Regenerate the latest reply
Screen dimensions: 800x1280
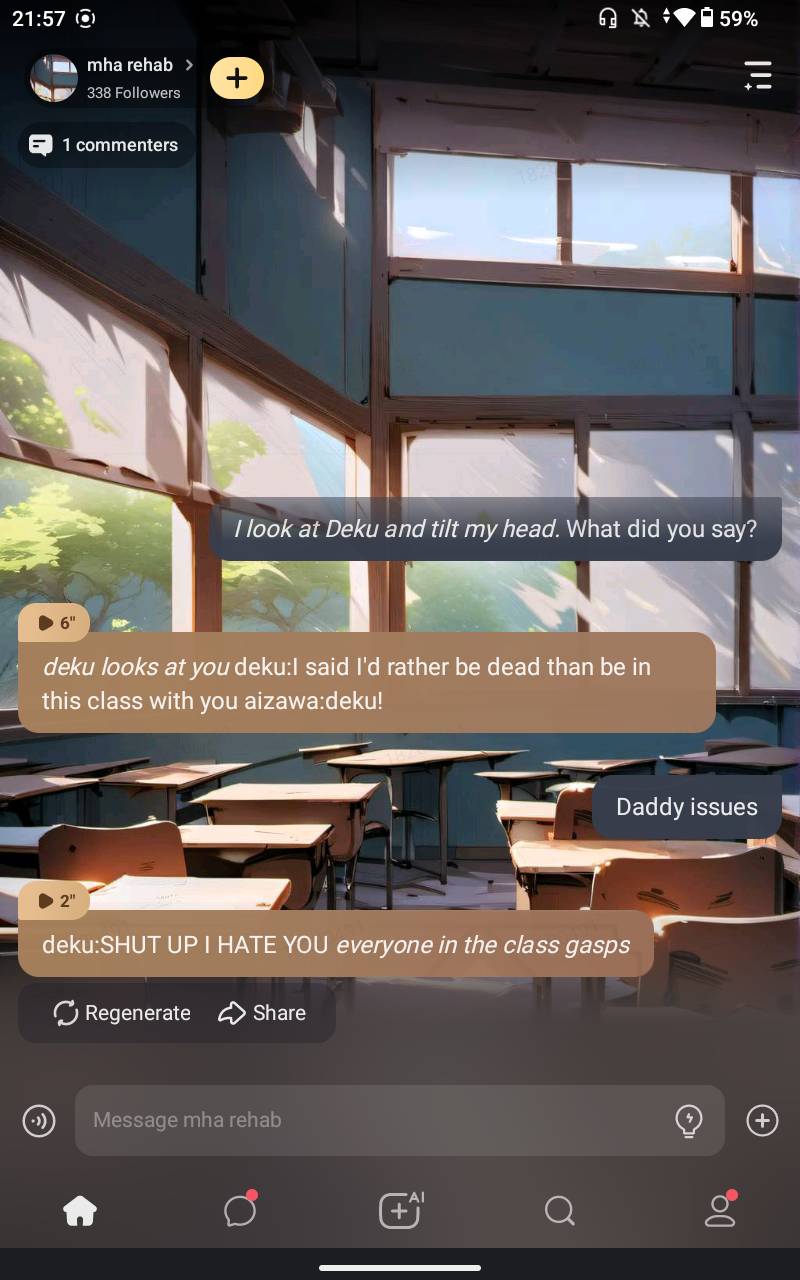pyautogui.click(x=122, y=1013)
